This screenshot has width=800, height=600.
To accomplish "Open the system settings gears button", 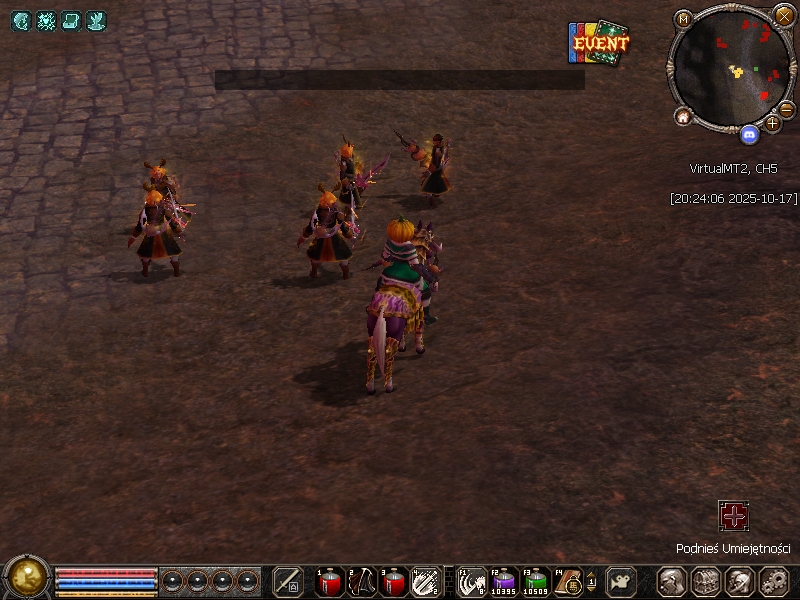I will 774,581.
